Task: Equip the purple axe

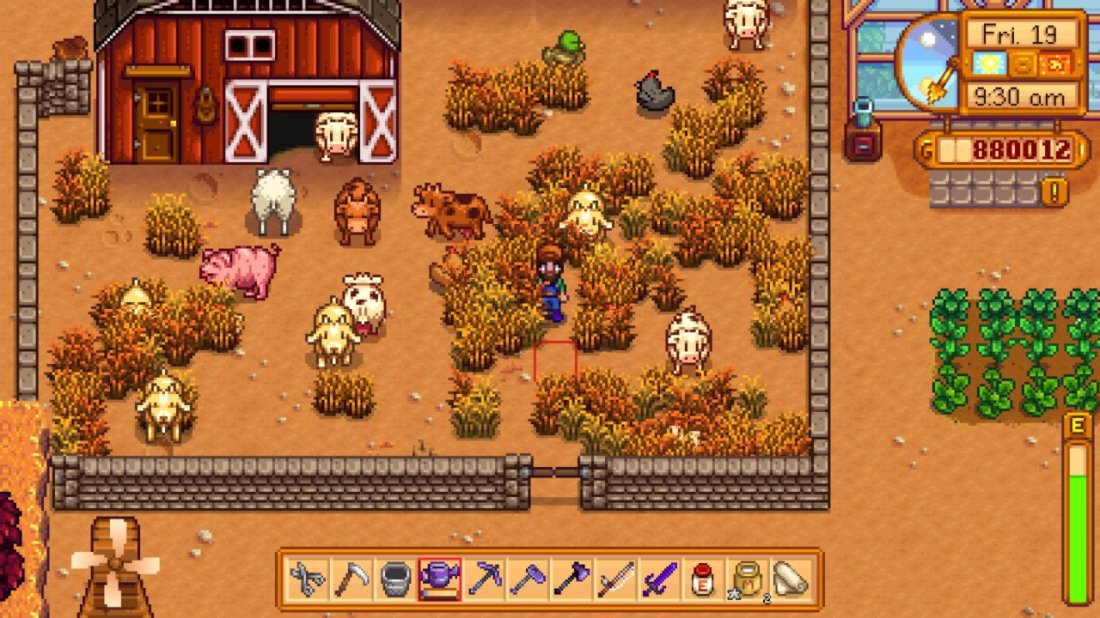Action: (x=571, y=579)
